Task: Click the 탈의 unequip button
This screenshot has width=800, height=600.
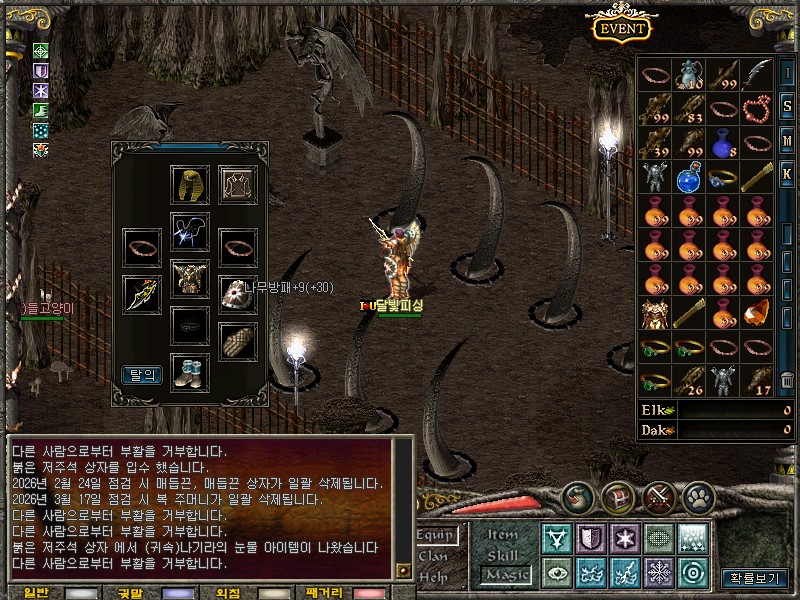Action: point(142,375)
